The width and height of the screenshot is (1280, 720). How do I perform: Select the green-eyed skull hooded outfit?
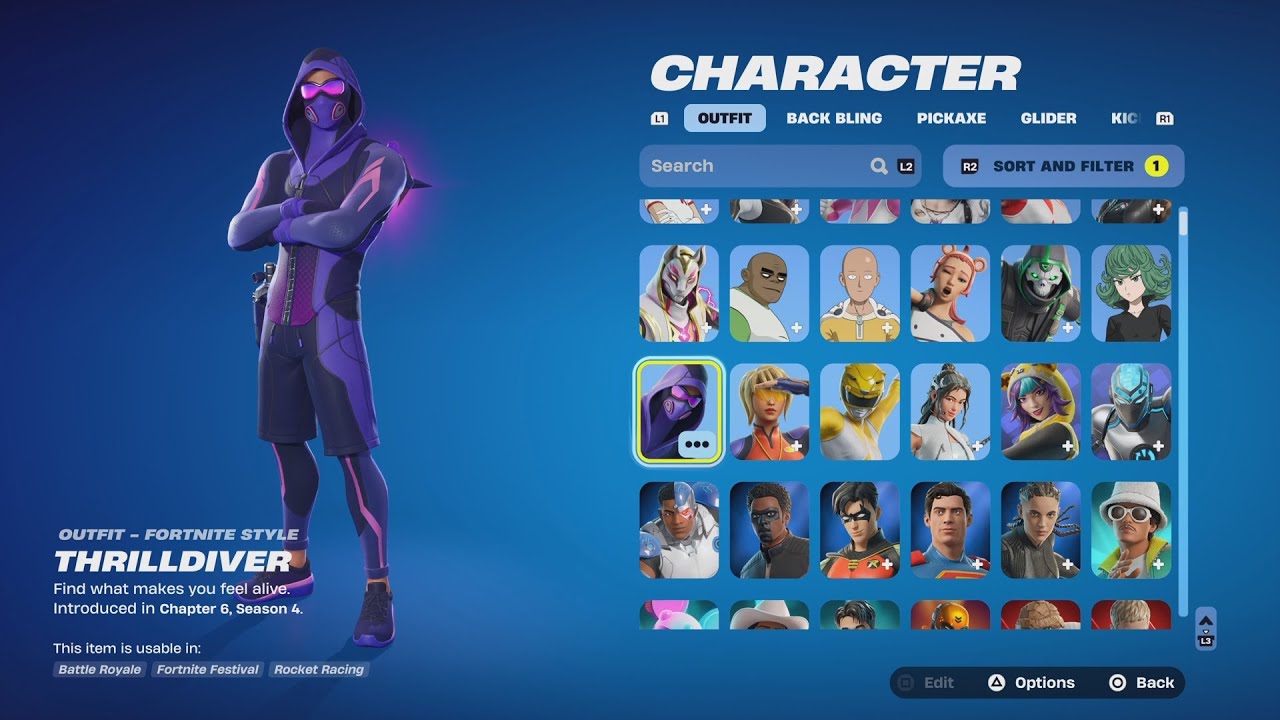(1041, 293)
